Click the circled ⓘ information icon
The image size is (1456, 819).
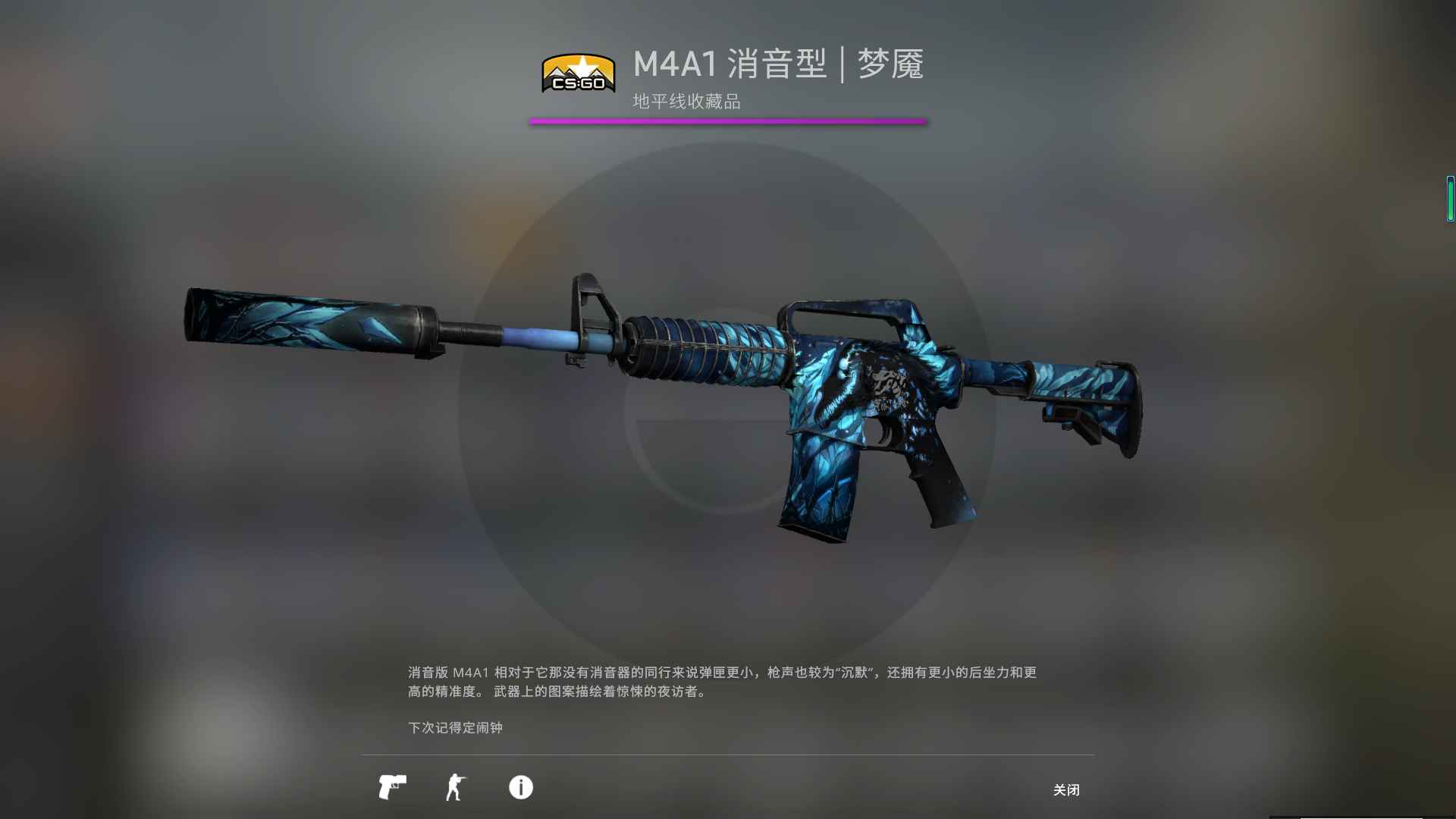(519, 788)
